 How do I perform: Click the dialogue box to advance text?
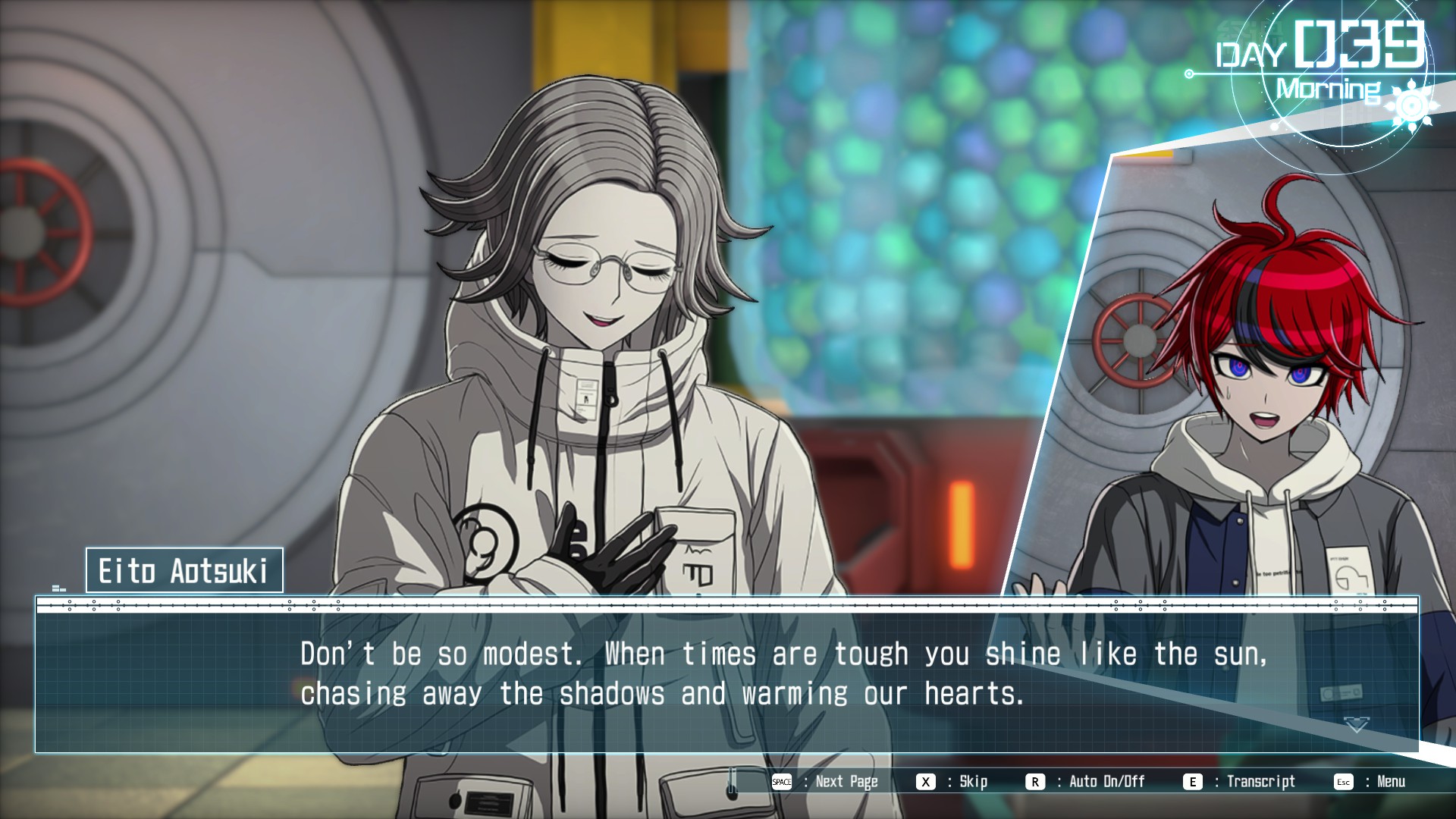(x=726, y=675)
